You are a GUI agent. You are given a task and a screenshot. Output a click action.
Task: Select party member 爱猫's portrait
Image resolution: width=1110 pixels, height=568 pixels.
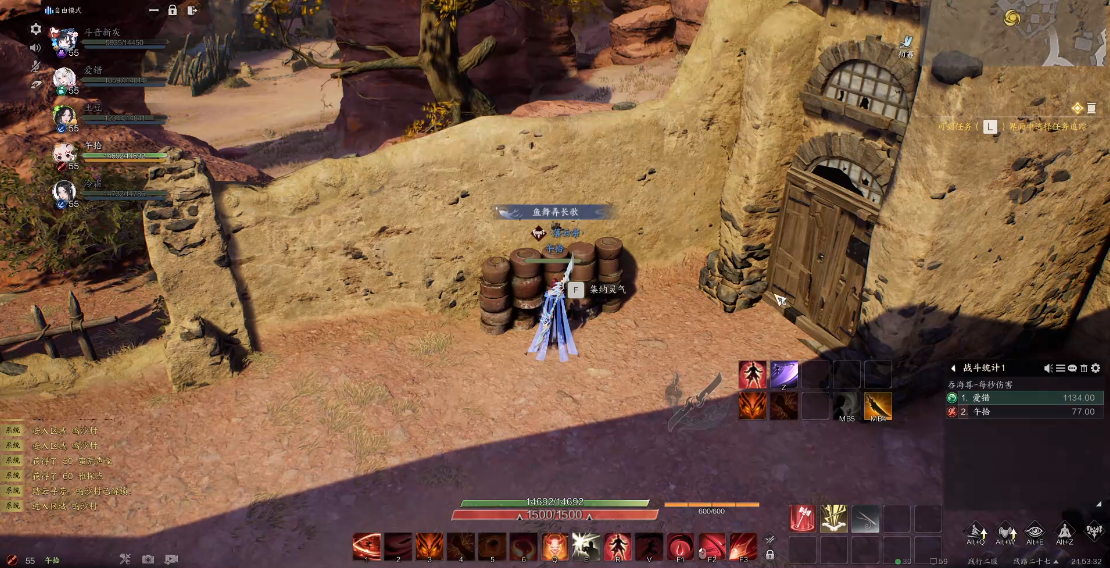(x=65, y=77)
